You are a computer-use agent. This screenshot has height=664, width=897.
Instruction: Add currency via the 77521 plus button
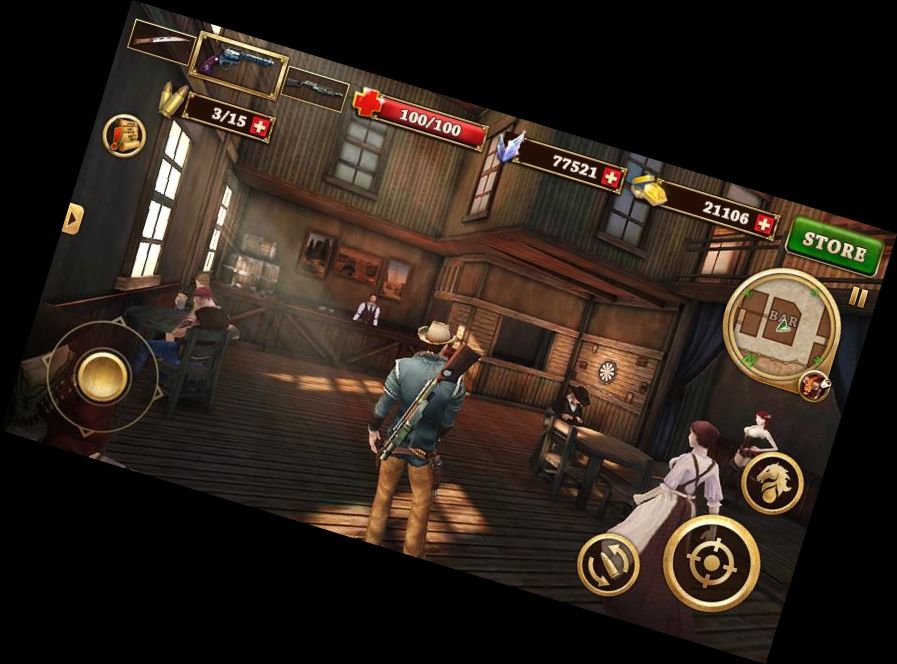click(612, 177)
